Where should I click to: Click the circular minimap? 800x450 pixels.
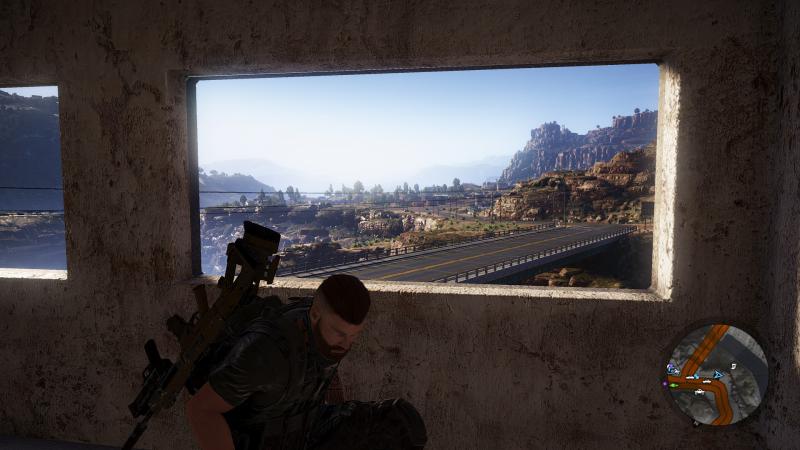click(716, 374)
